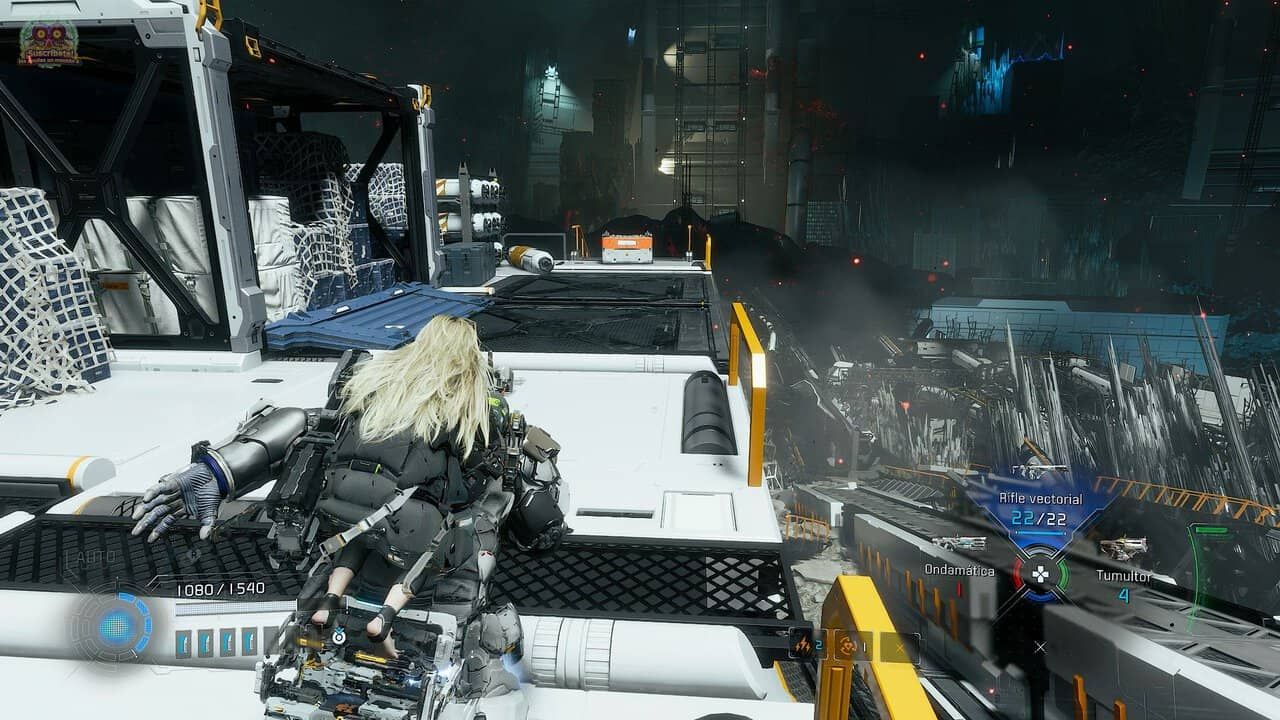Click the Suscríbete channel watermark logo
The image size is (1280, 720).
[48, 44]
